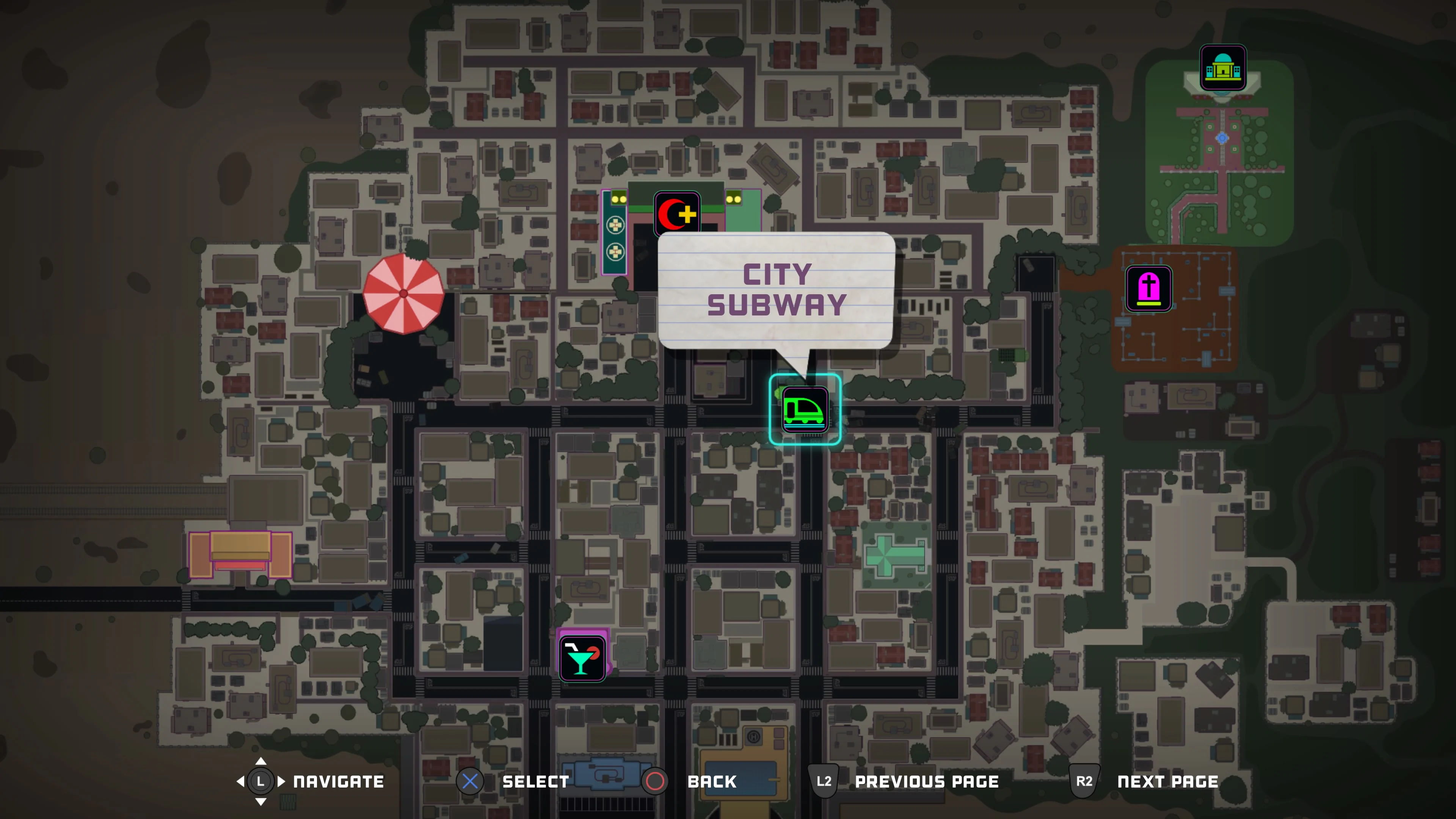Select the red-and-white umbrella on the map
Screen dimensions: 1456x819
coord(403,293)
